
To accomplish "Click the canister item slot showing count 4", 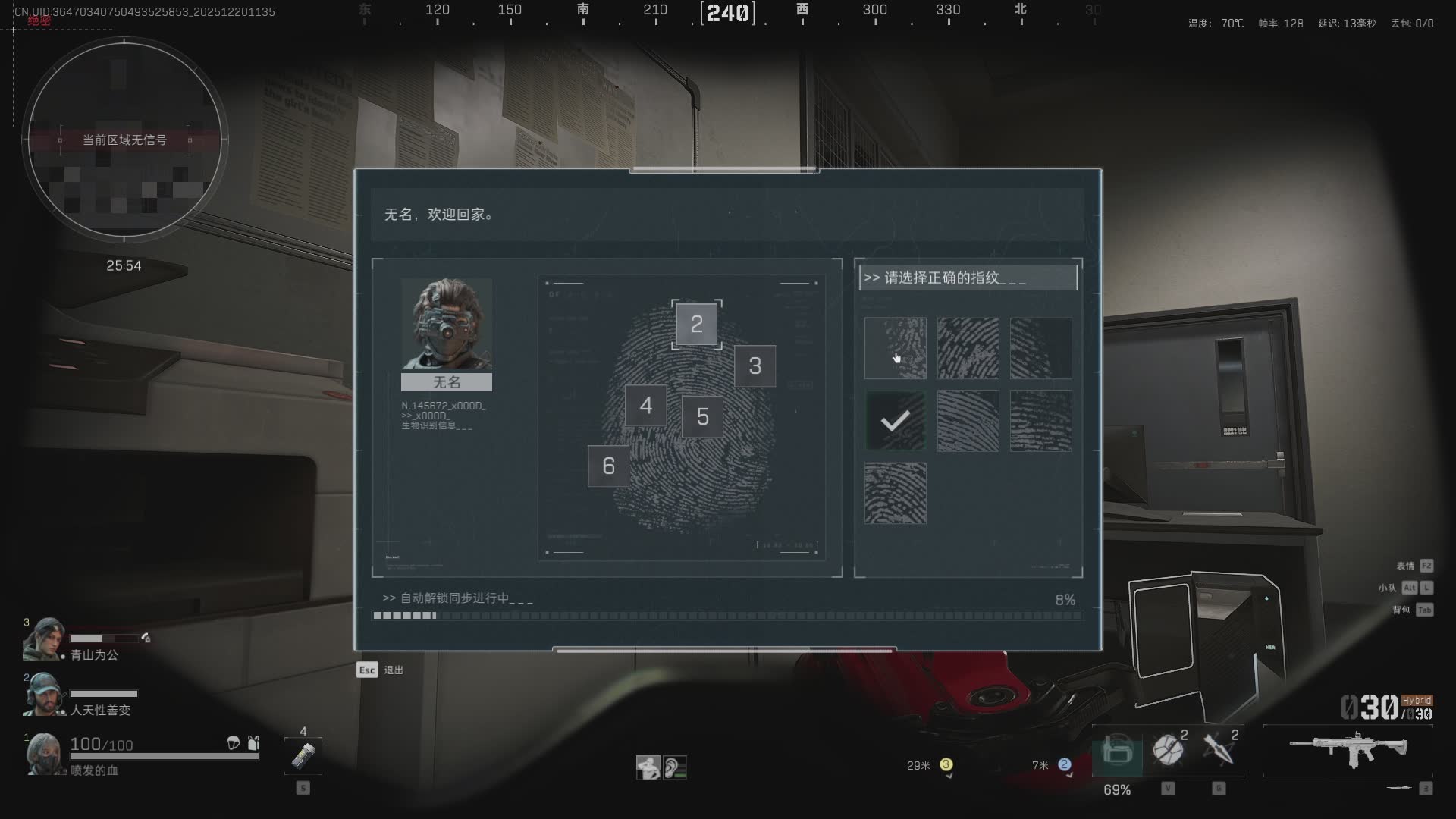I will (303, 755).
